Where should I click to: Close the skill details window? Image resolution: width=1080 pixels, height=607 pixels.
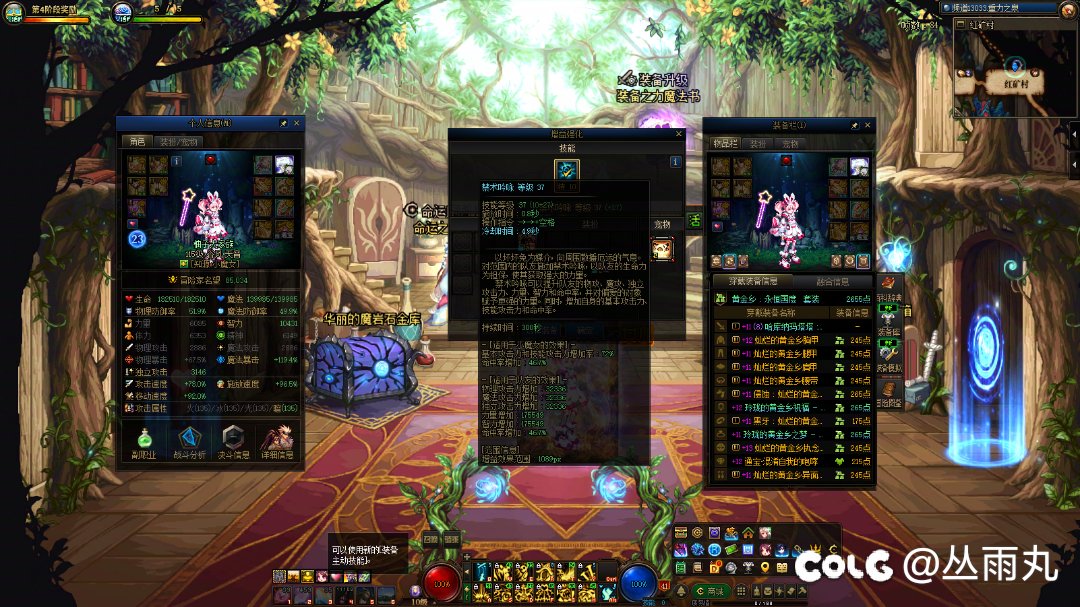coord(680,133)
